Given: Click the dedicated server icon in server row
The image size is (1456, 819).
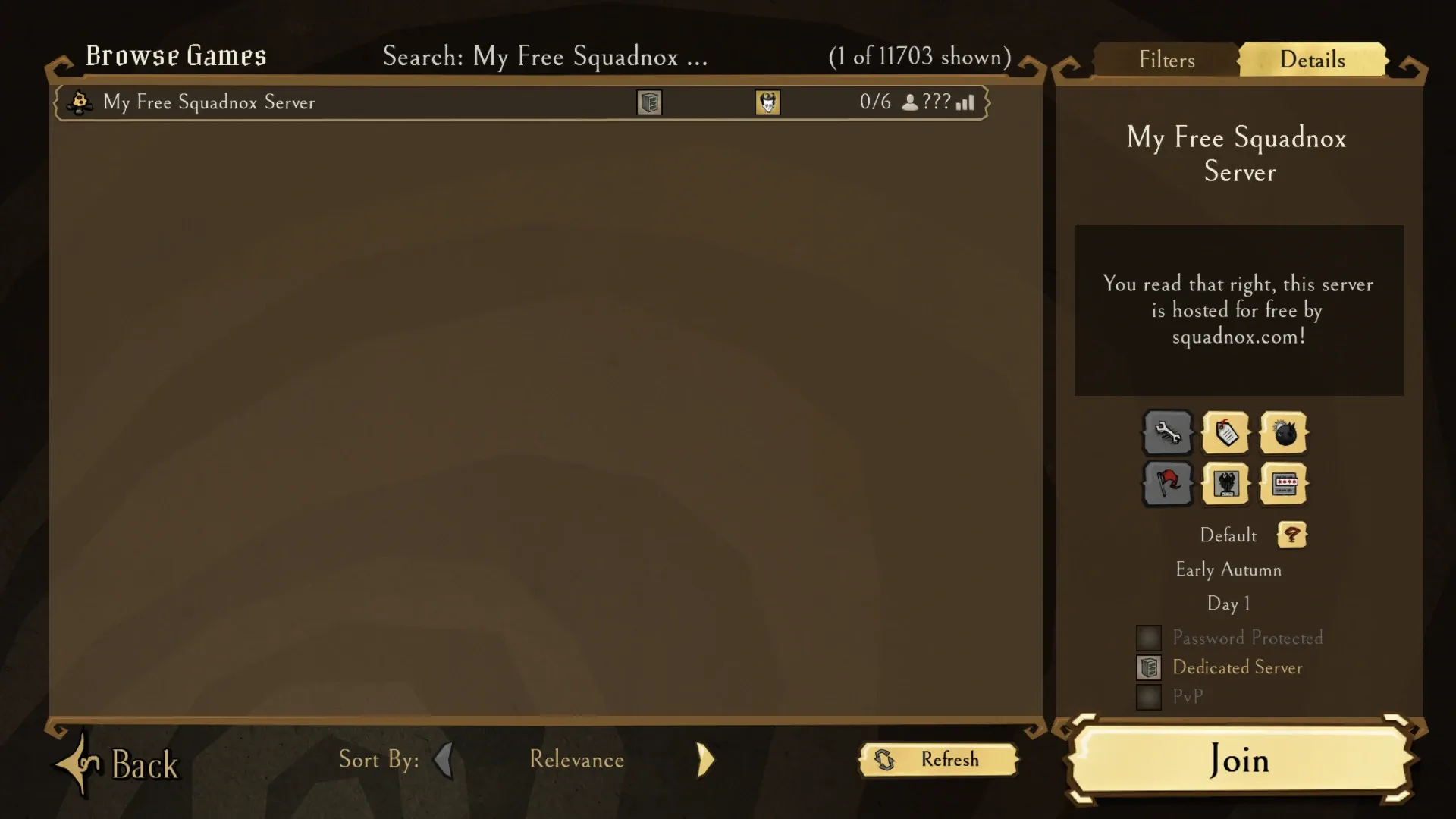Looking at the screenshot, I should pyautogui.click(x=649, y=102).
